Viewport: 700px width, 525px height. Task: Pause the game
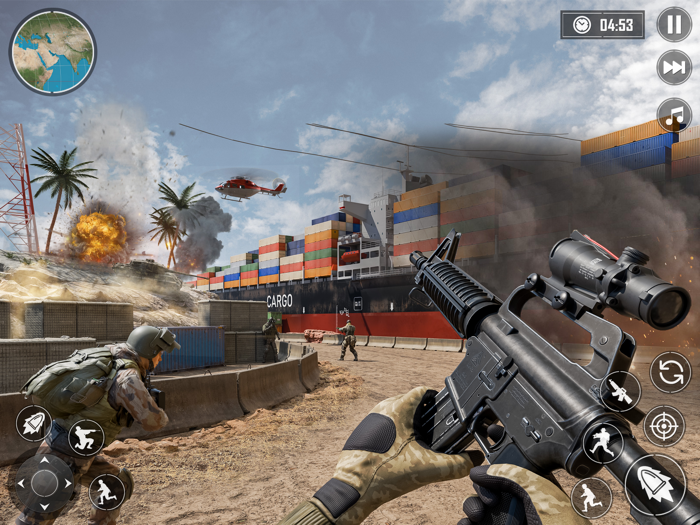point(674,24)
